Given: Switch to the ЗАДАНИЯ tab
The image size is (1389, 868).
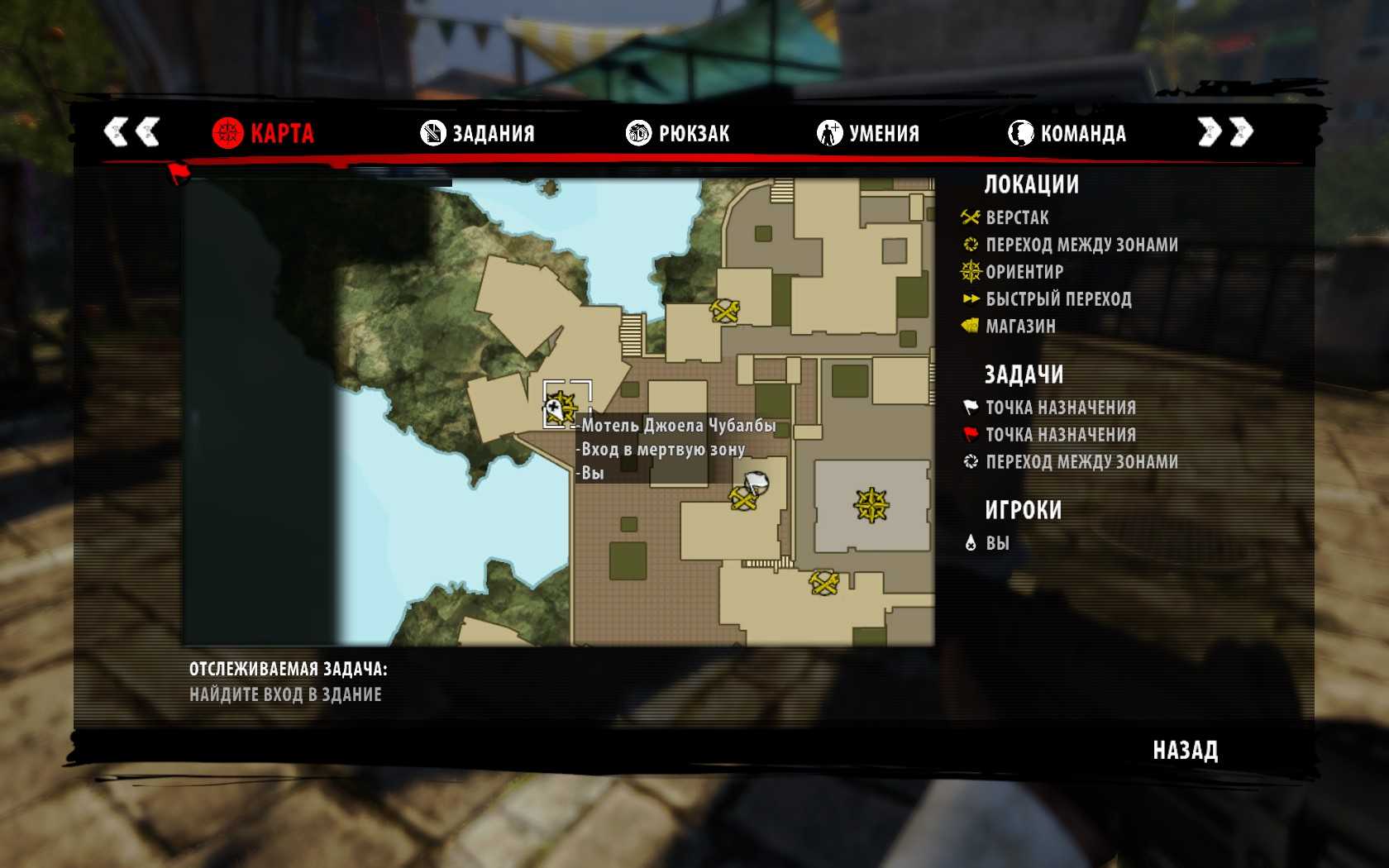Looking at the screenshot, I should [478, 133].
